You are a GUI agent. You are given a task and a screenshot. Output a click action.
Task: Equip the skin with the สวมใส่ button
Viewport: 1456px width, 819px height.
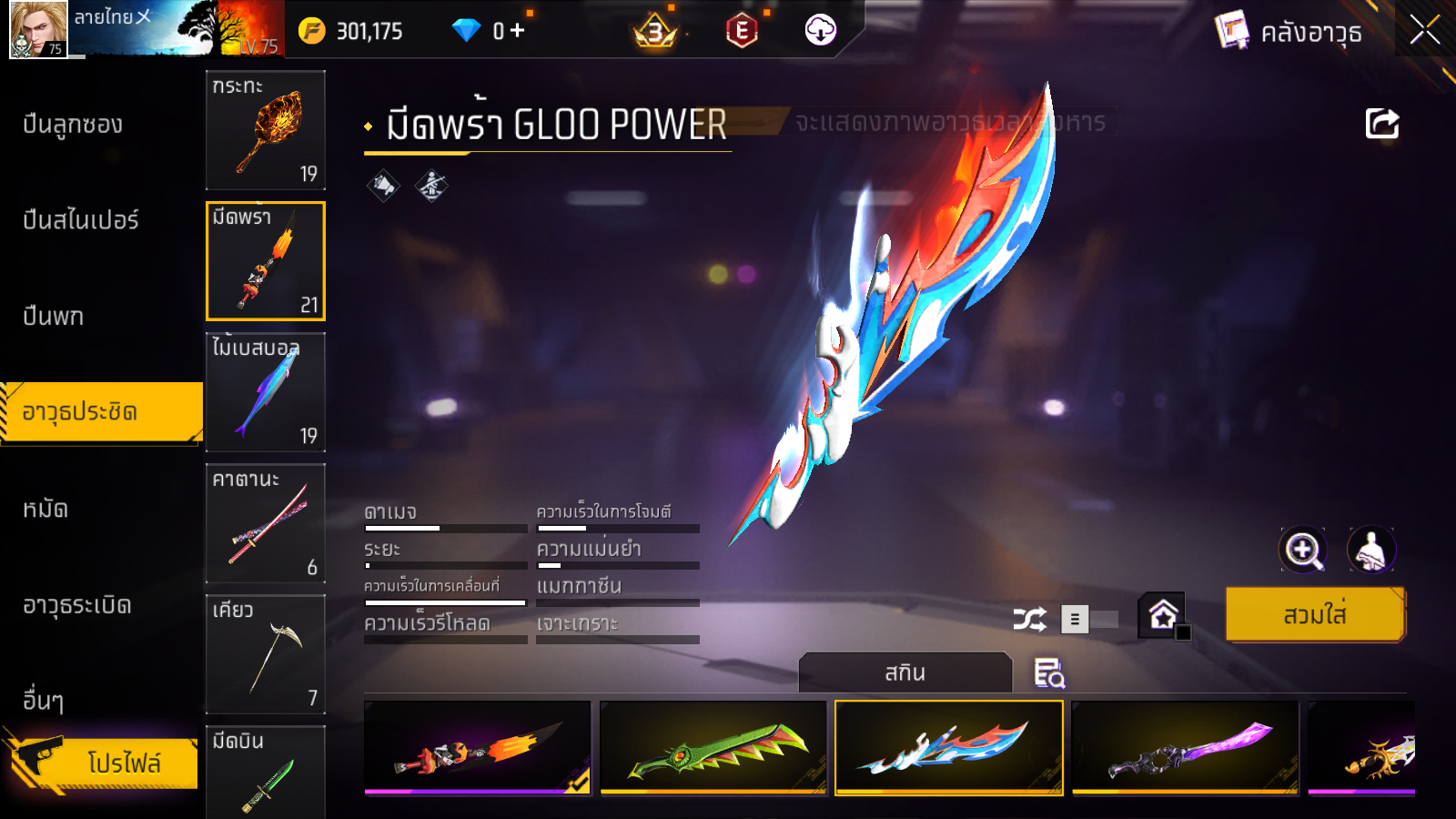point(1315,615)
